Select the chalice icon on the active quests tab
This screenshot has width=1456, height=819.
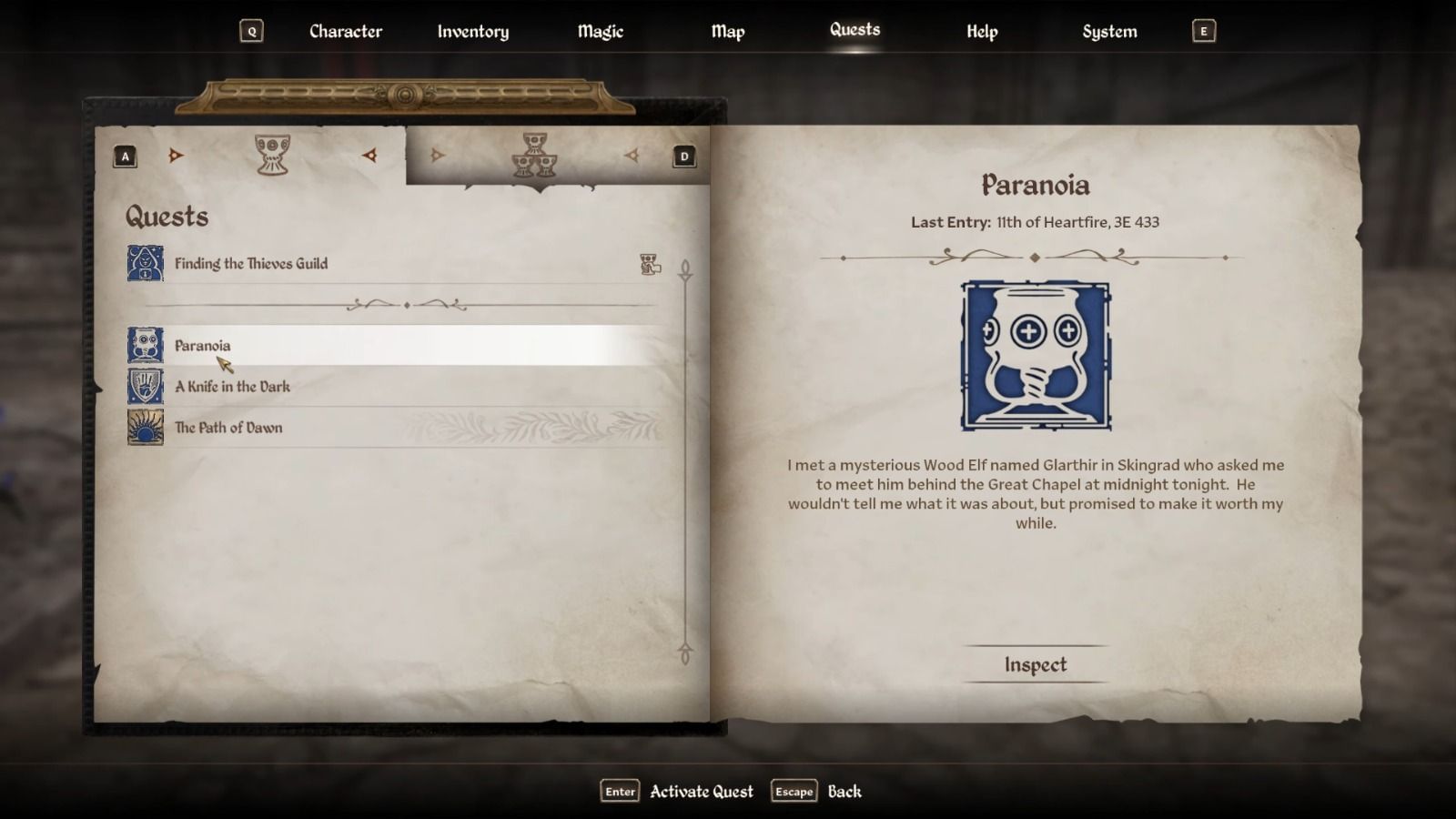(x=273, y=157)
